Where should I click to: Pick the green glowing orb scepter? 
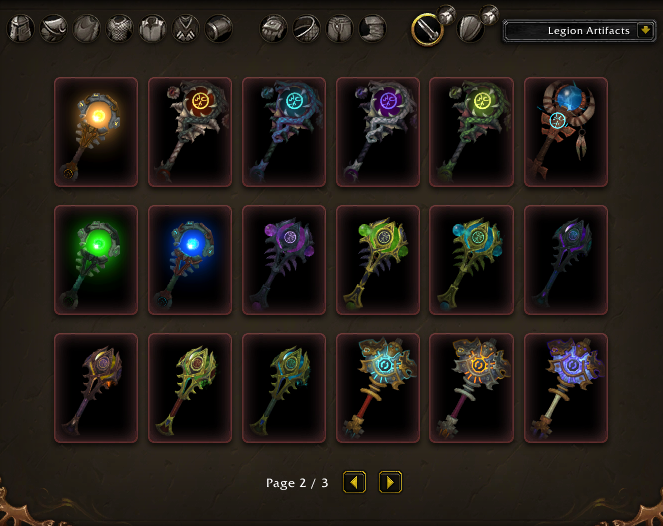96,260
